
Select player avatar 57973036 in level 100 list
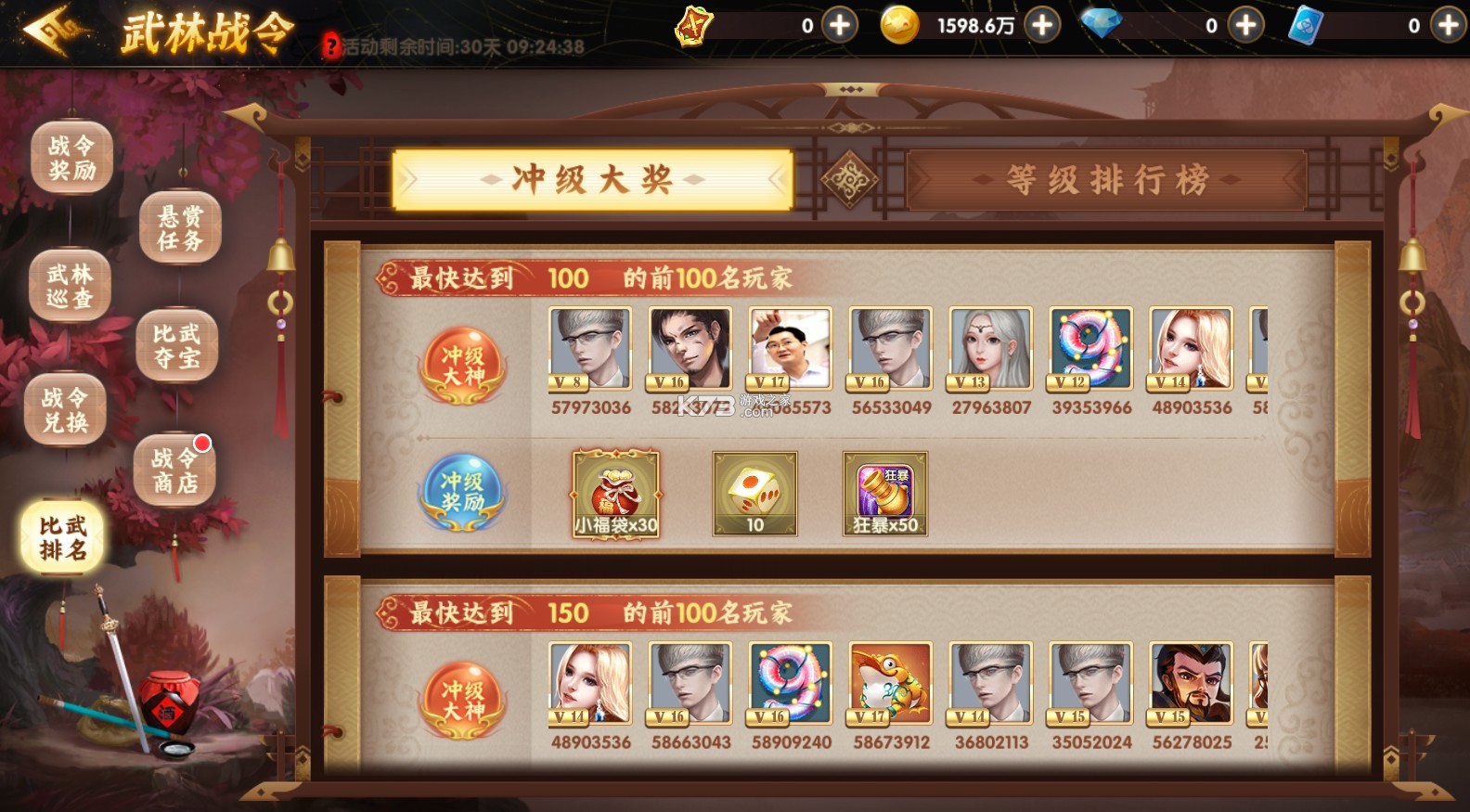click(x=589, y=348)
